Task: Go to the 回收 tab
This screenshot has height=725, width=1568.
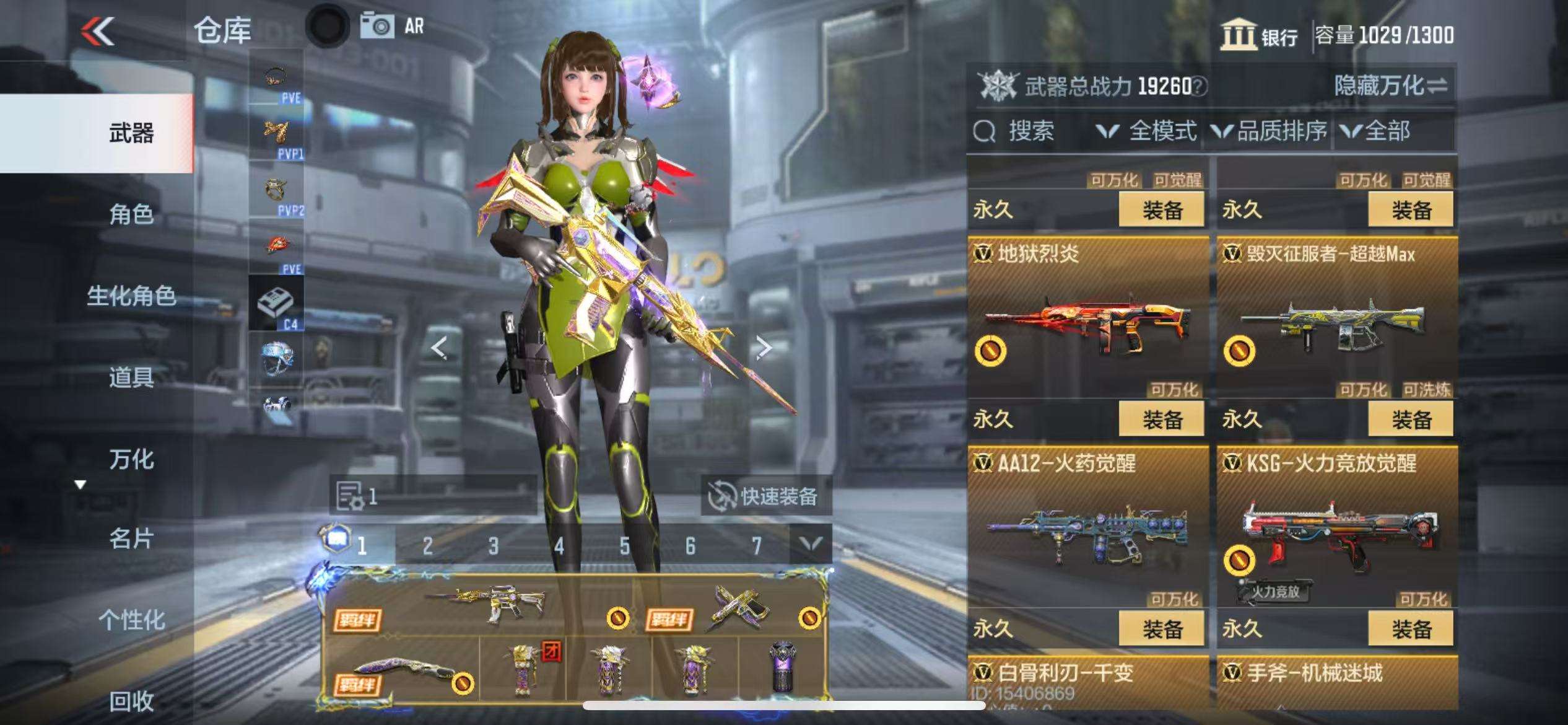Action: 131,701
